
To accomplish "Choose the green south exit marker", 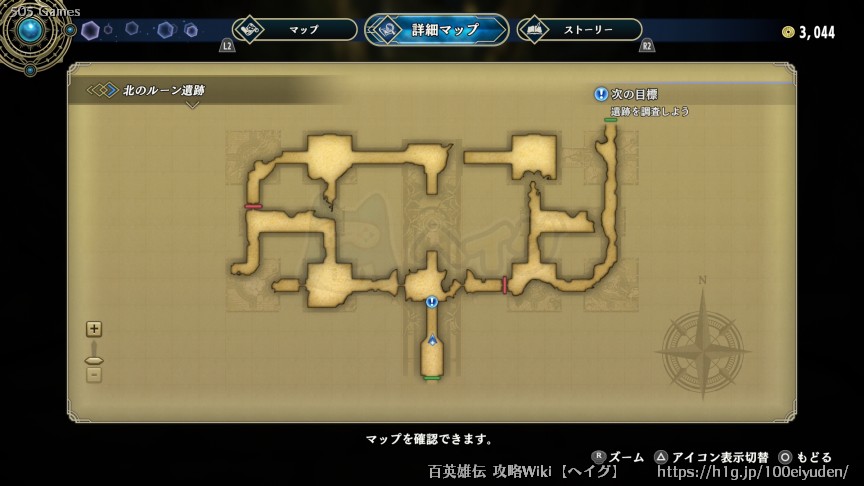I will tap(432, 378).
